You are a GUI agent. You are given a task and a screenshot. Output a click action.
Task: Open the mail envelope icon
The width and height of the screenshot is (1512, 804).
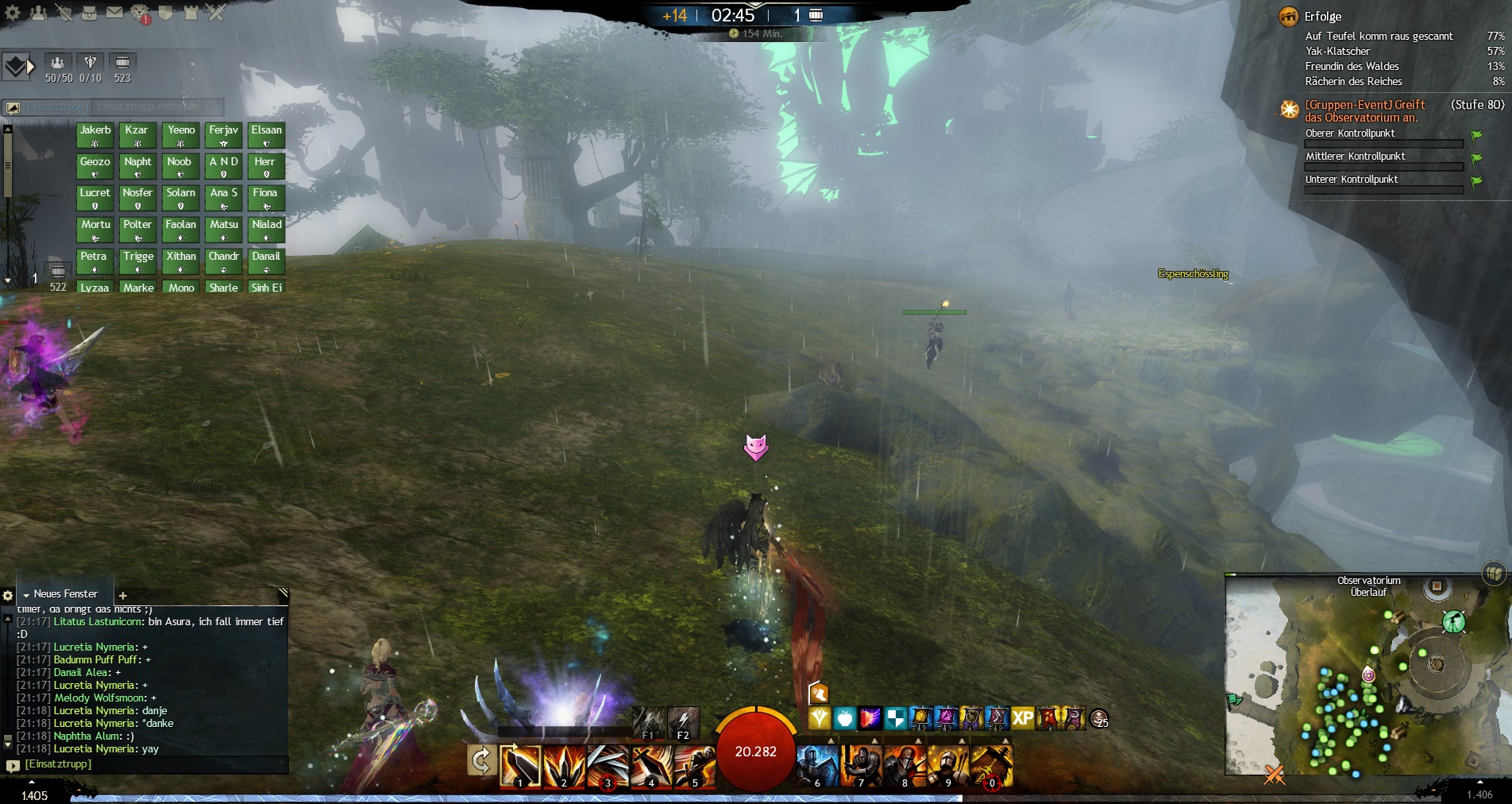click(114, 13)
